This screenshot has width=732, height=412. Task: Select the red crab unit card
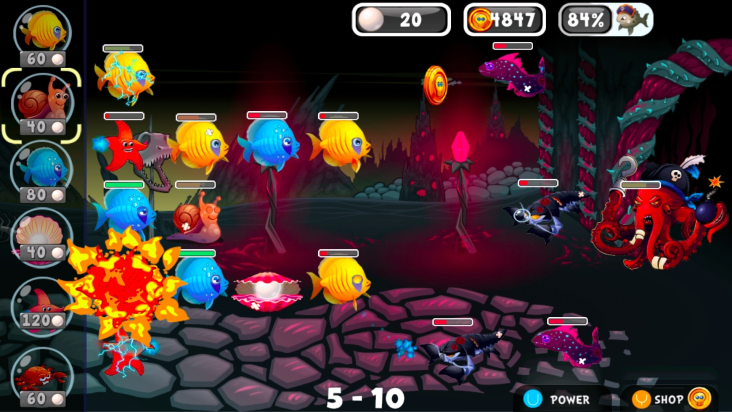pyautogui.click(x=43, y=373)
